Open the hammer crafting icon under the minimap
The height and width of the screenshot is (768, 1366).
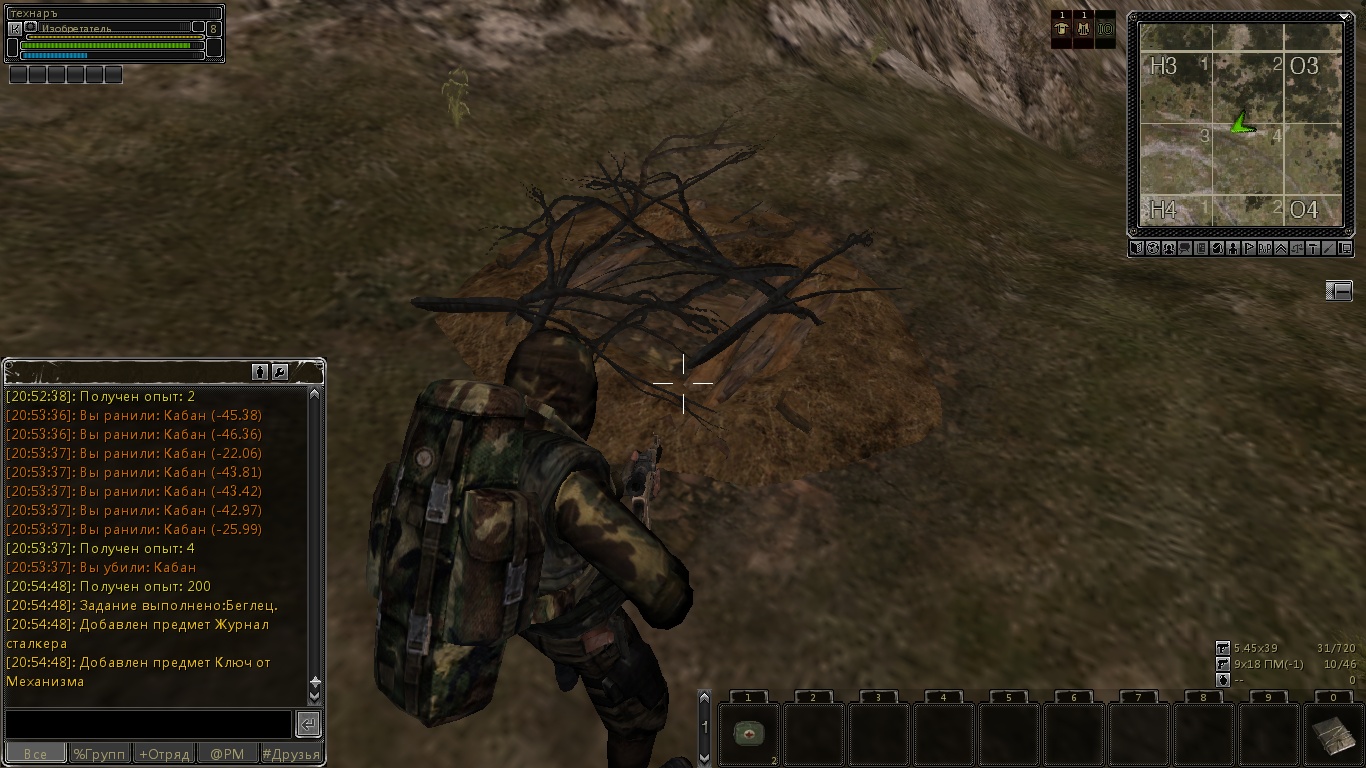[x=1313, y=248]
